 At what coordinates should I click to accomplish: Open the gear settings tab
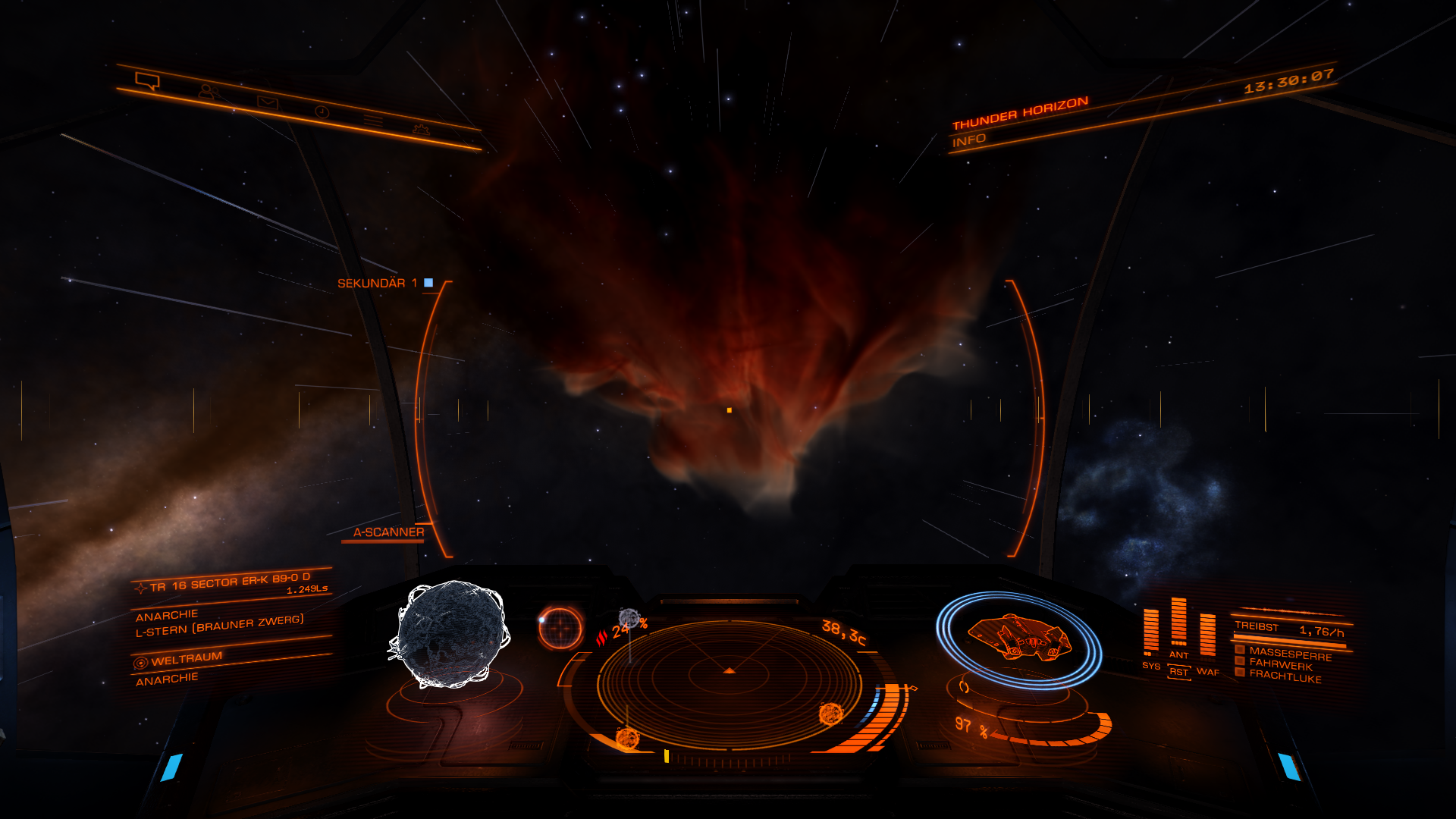click(x=420, y=130)
